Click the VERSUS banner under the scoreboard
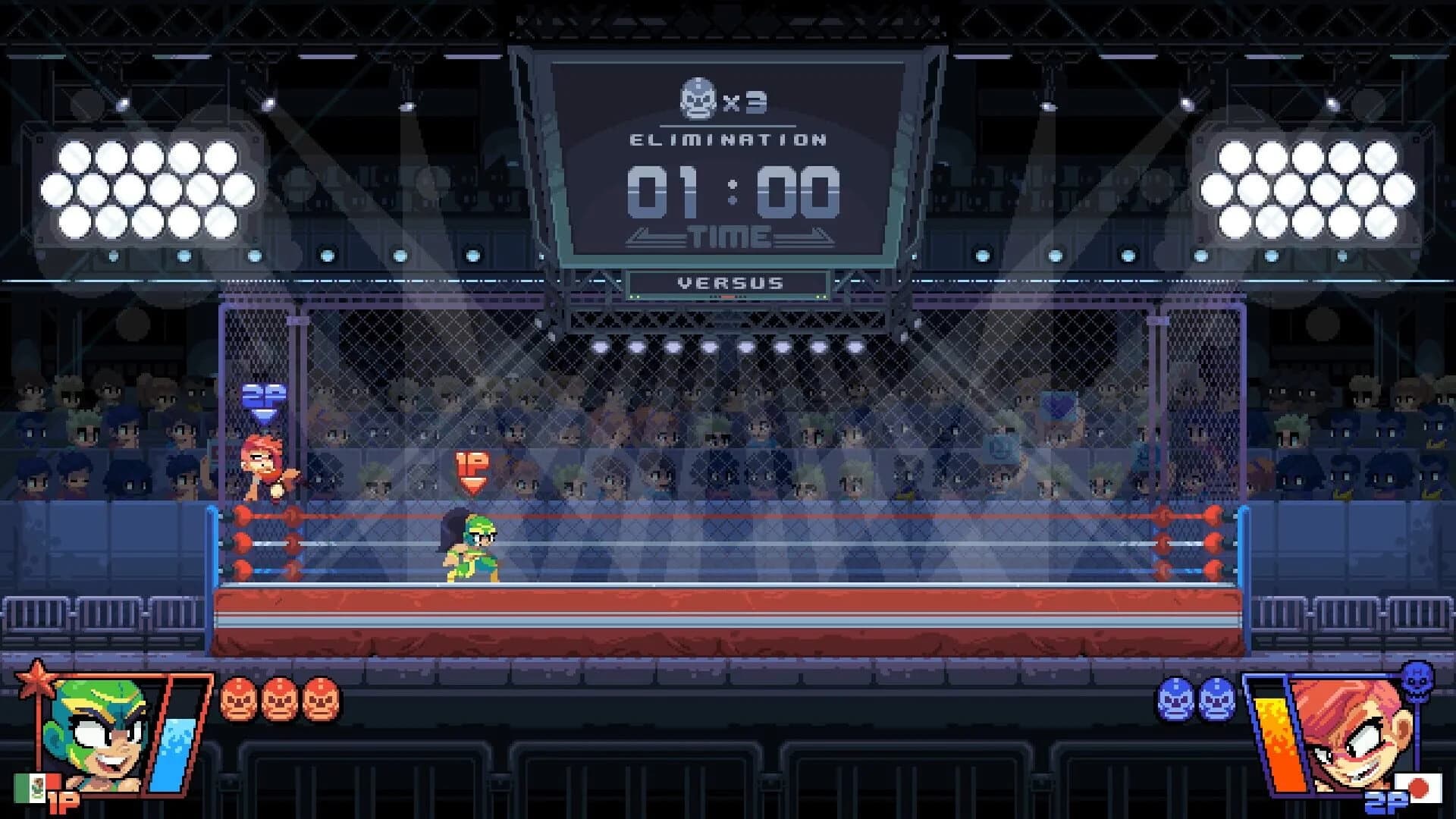This screenshot has width=1456, height=819. [728, 284]
